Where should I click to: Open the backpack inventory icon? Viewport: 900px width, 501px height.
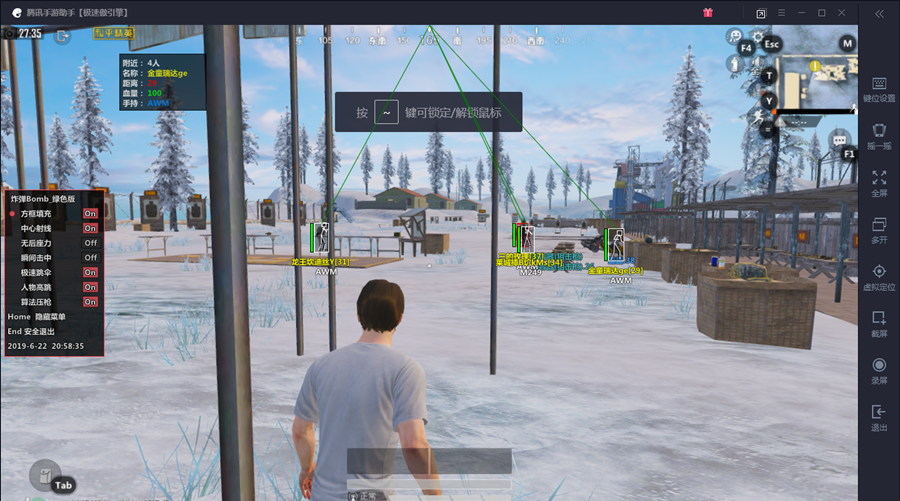(x=42, y=472)
